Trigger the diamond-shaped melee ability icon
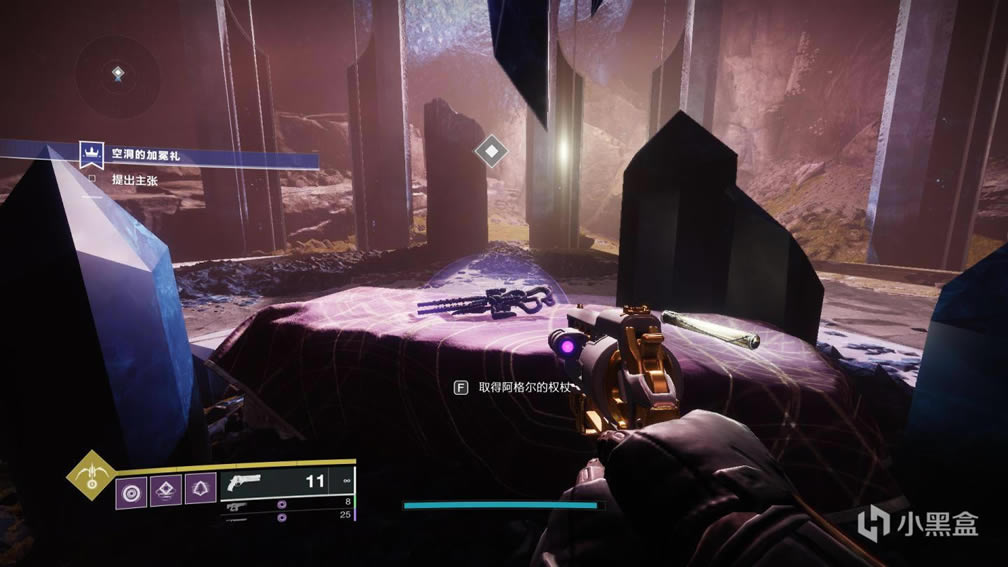This screenshot has height=567, width=1008. pyautogui.click(x=165, y=491)
